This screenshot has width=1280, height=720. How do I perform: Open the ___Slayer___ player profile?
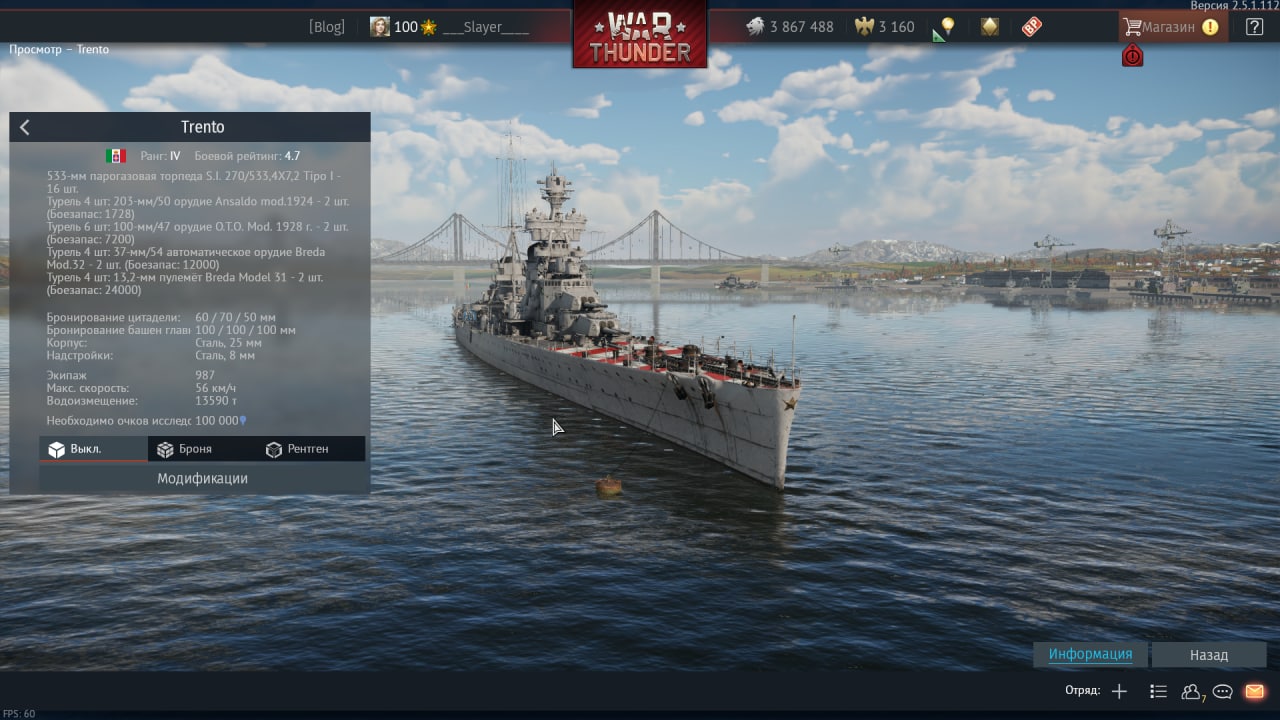pyautogui.click(x=485, y=27)
